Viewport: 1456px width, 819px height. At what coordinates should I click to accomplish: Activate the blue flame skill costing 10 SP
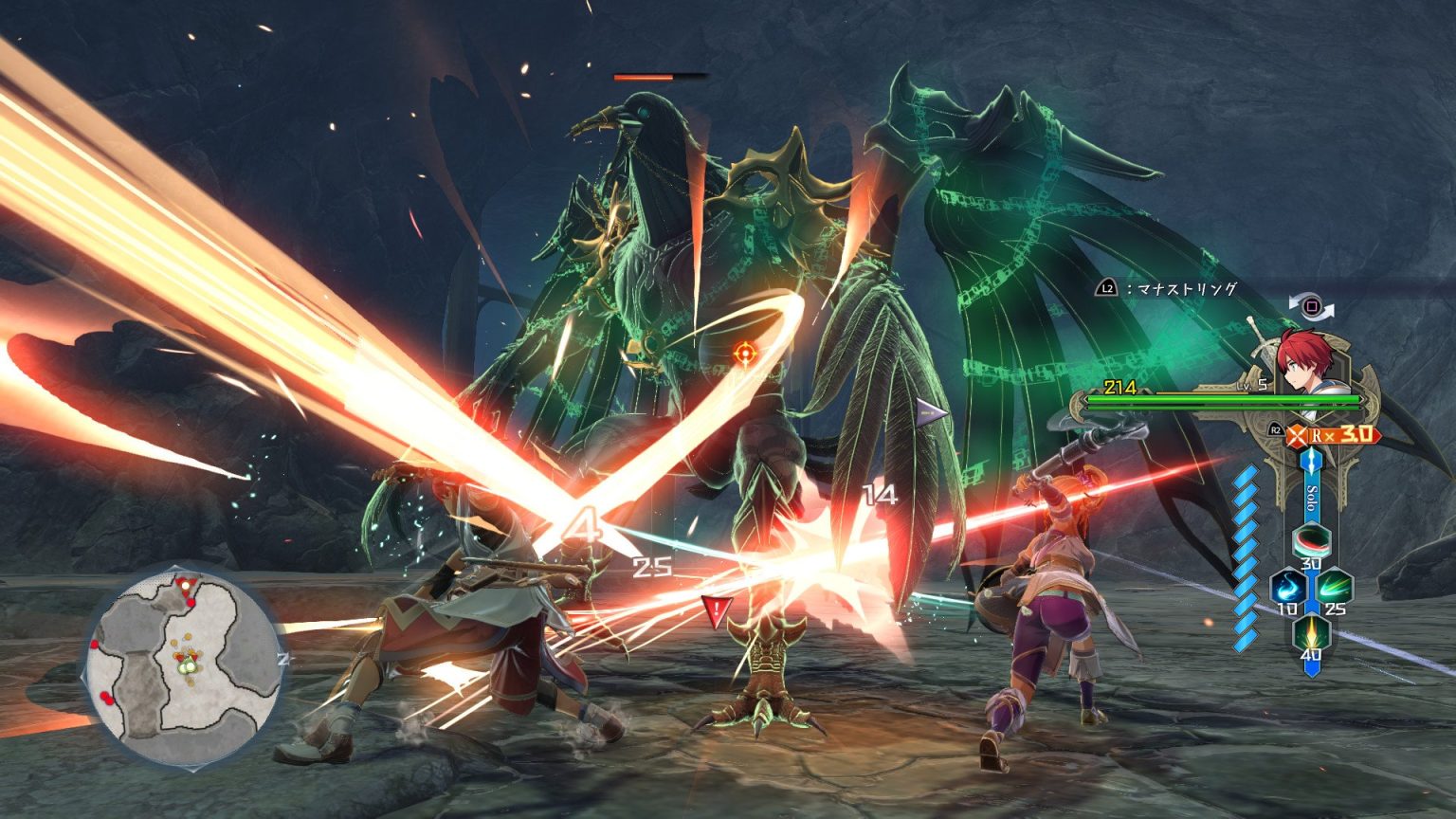click(x=1285, y=588)
